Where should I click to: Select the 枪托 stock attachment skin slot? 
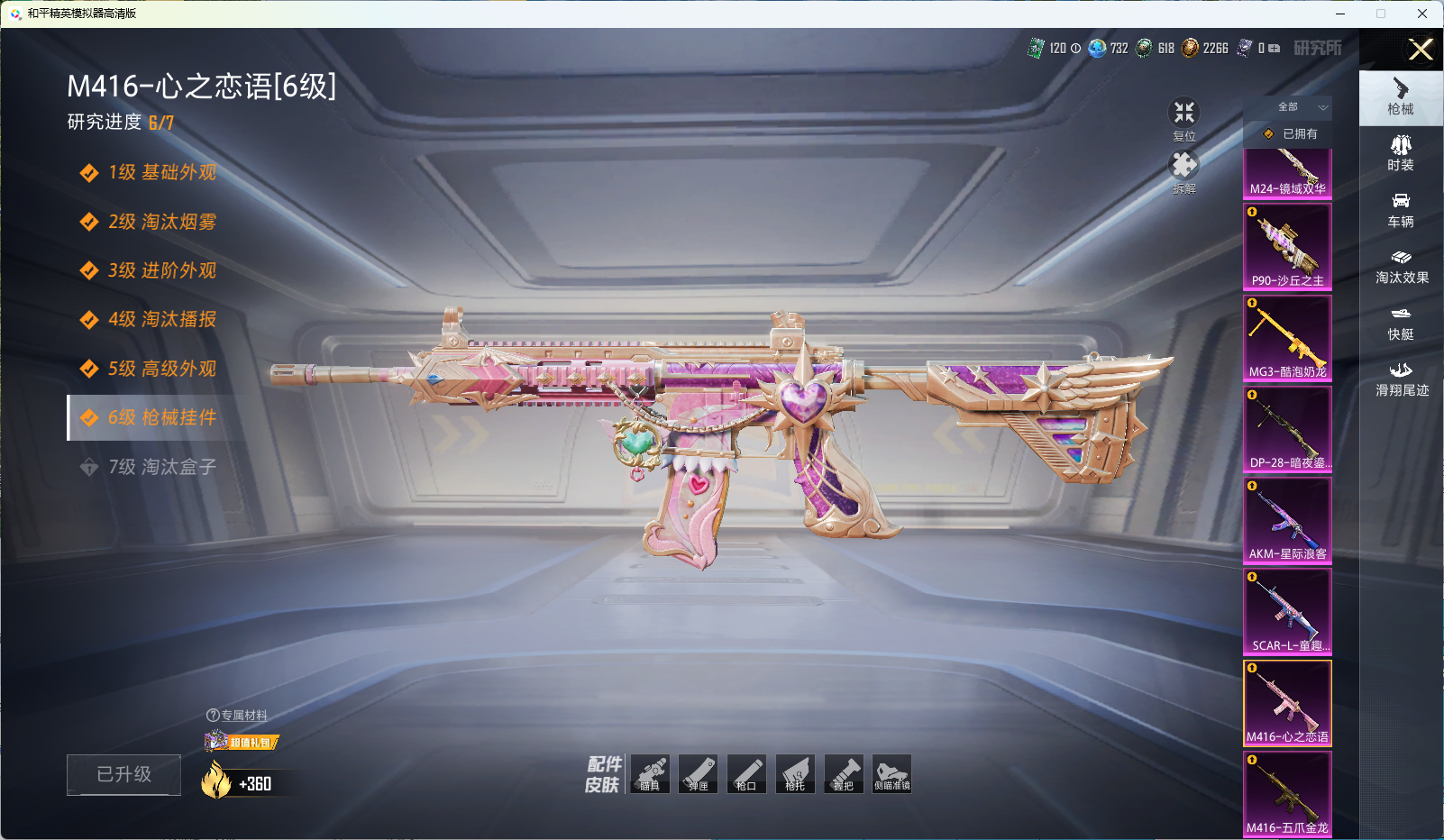coord(795,774)
